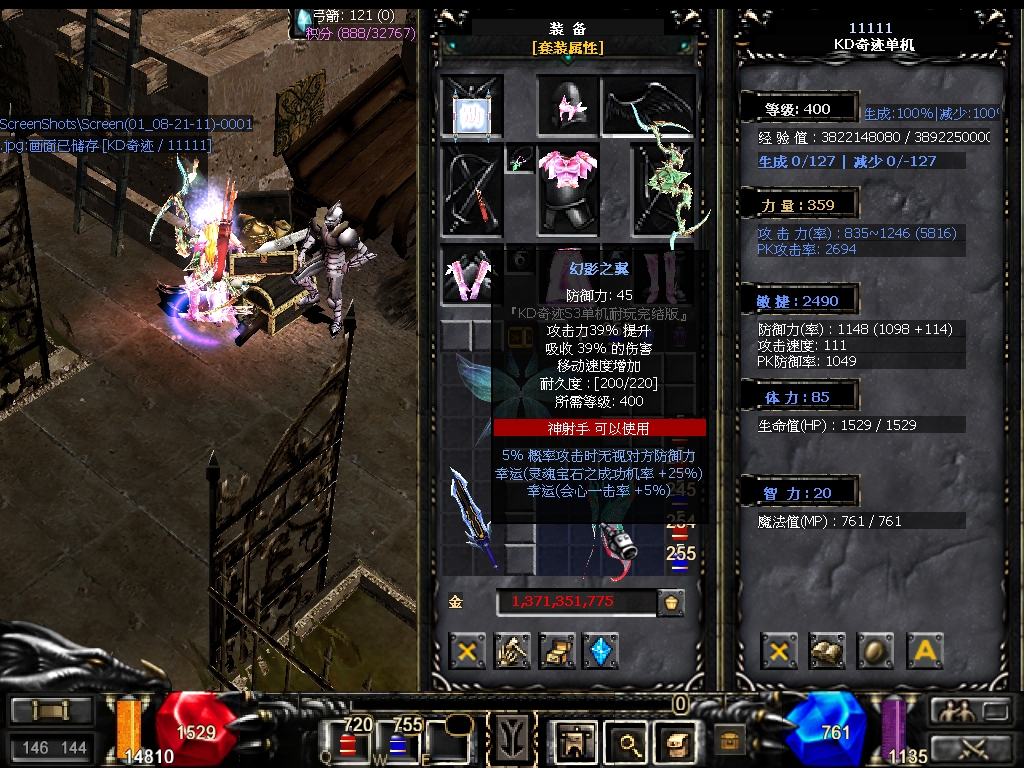Click the blue crystal button in inventory
The height and width of the screenshot is (768, 1024).
pyautogui.click(x=601, y=651)
